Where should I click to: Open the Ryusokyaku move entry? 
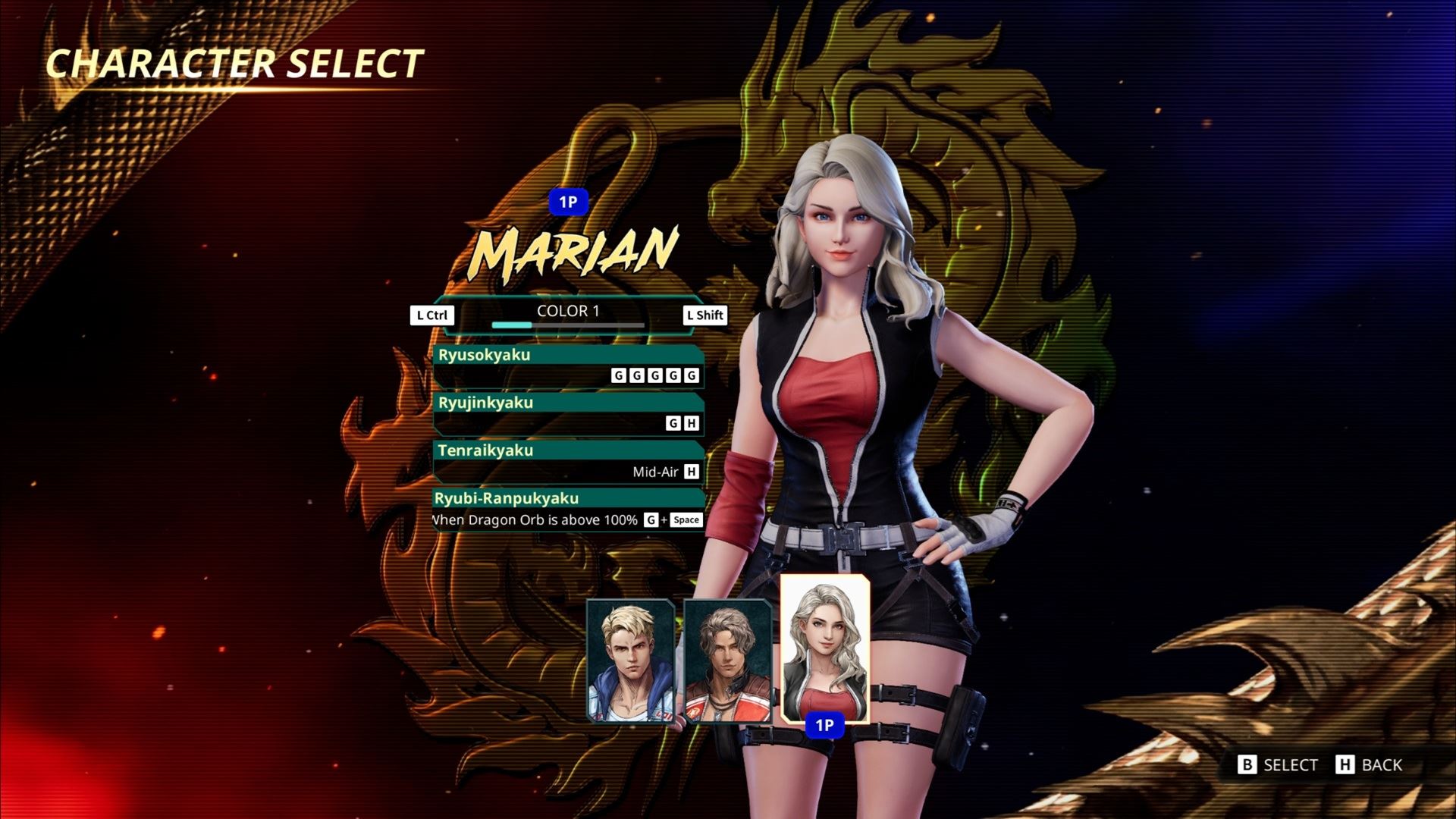568,366
